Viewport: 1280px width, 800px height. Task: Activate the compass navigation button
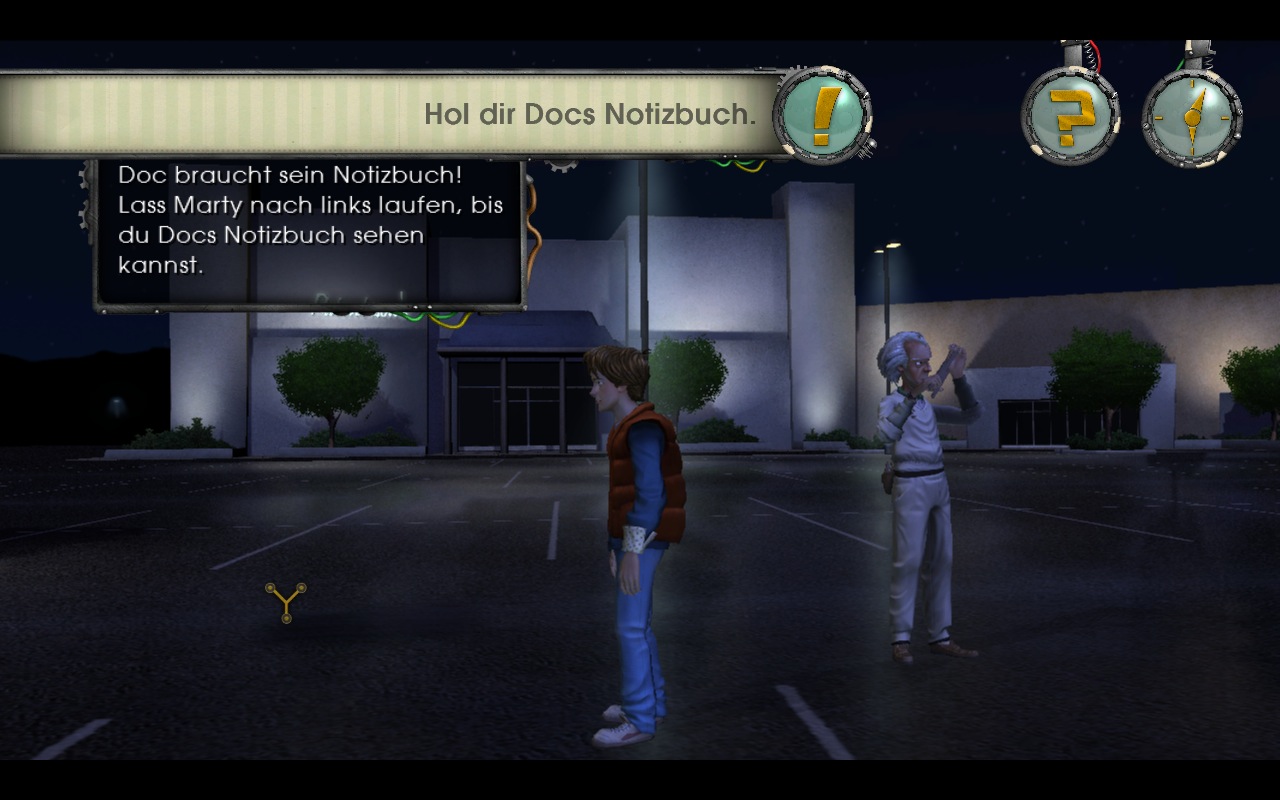tap(1191, 117)
